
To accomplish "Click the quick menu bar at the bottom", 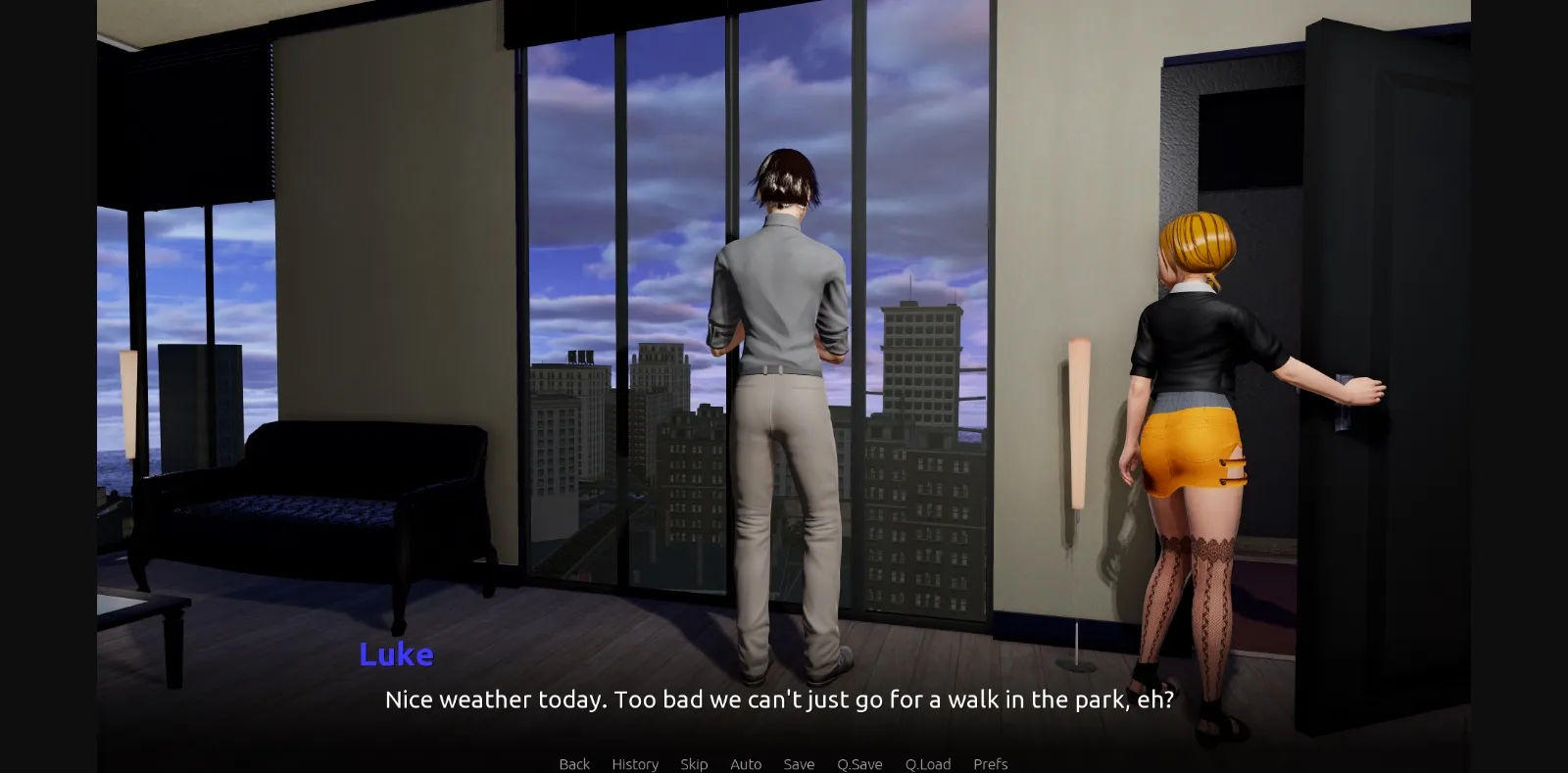I will tap(784, 764).
